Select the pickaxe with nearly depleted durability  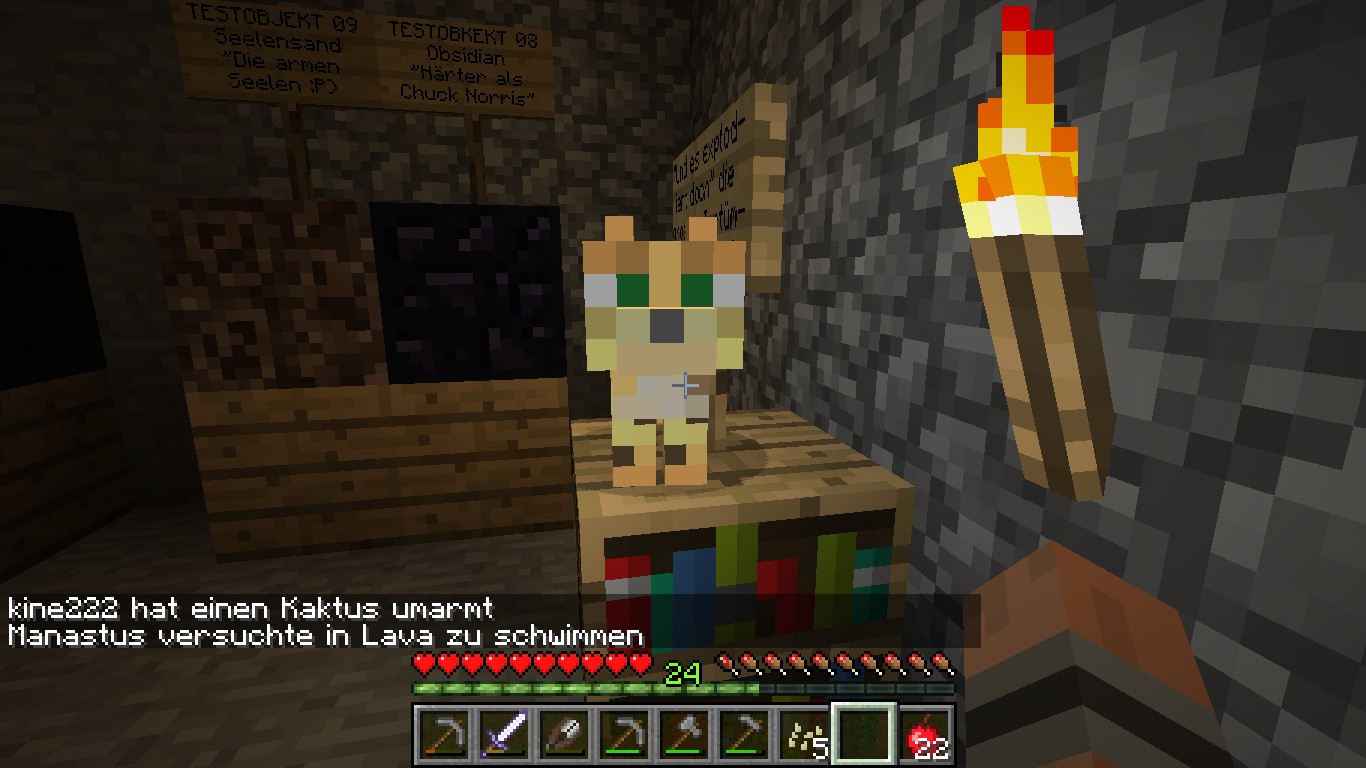click(x=444, y=736)
